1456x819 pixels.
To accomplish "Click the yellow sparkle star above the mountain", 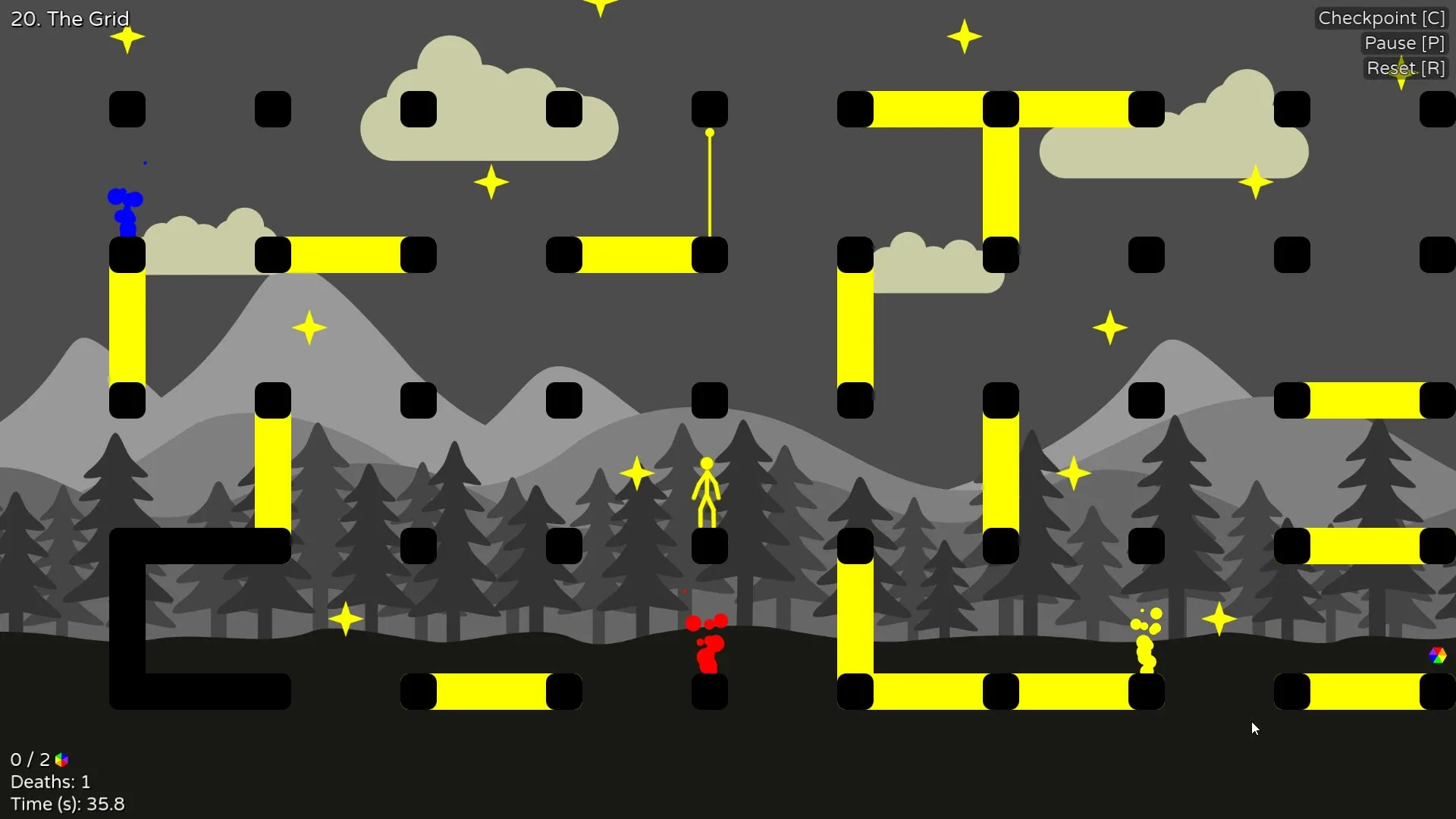I will point(309,328).
